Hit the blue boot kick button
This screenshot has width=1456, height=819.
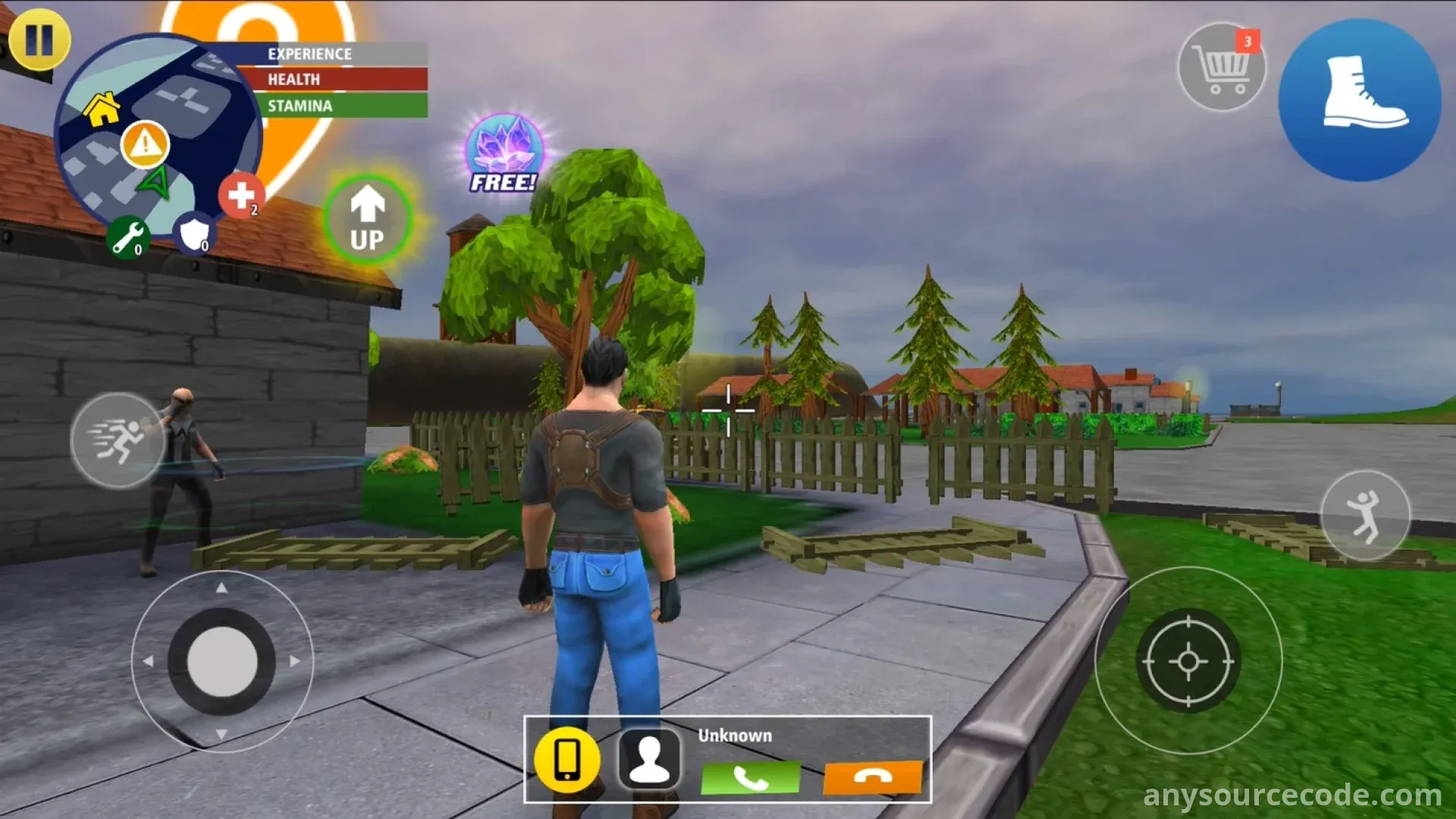pyautogui.click(x=1360, y=99)
